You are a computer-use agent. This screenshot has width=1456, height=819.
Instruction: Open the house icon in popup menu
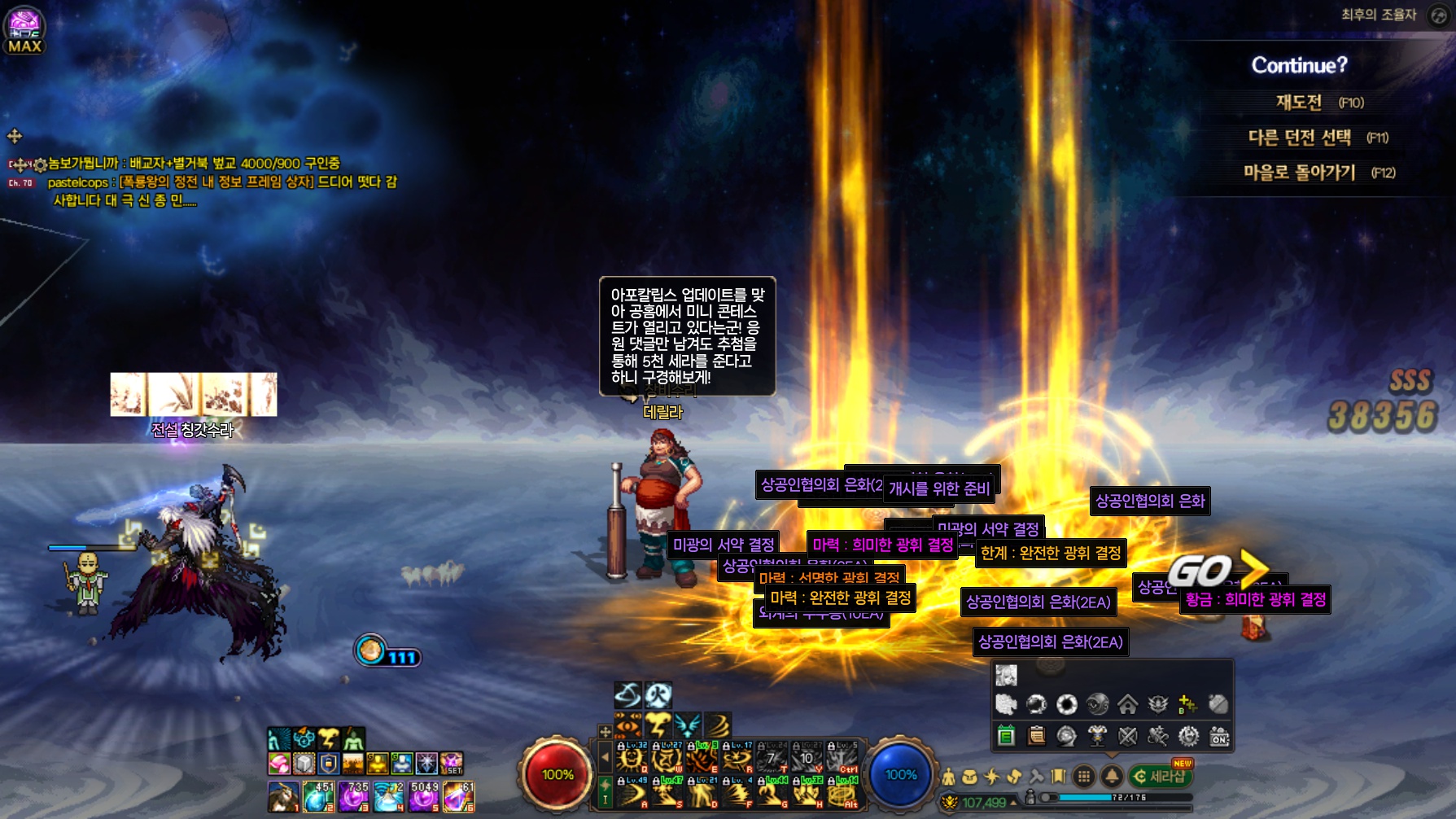pyautogui.click(x=1127, y=704)
